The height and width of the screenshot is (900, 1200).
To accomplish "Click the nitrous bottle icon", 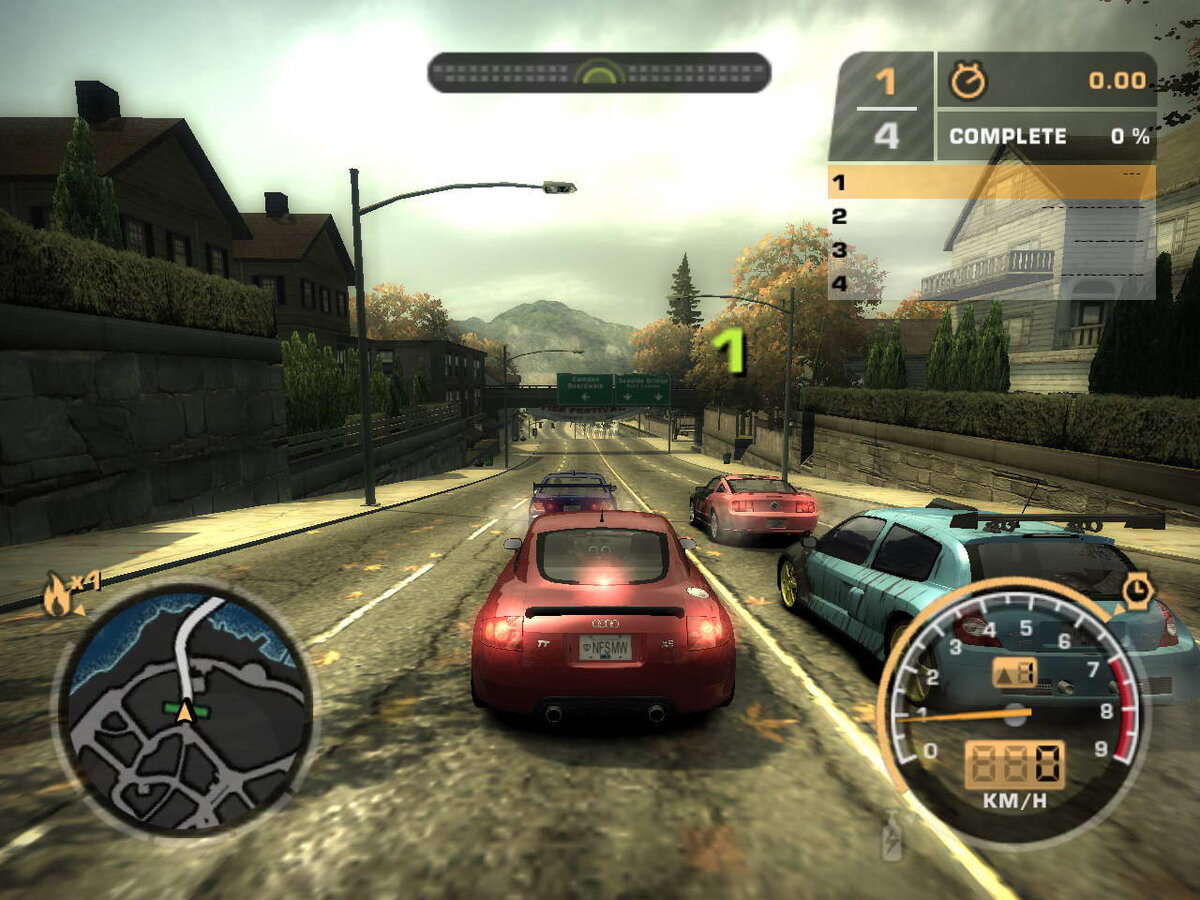I will click(x=891, y=837).
